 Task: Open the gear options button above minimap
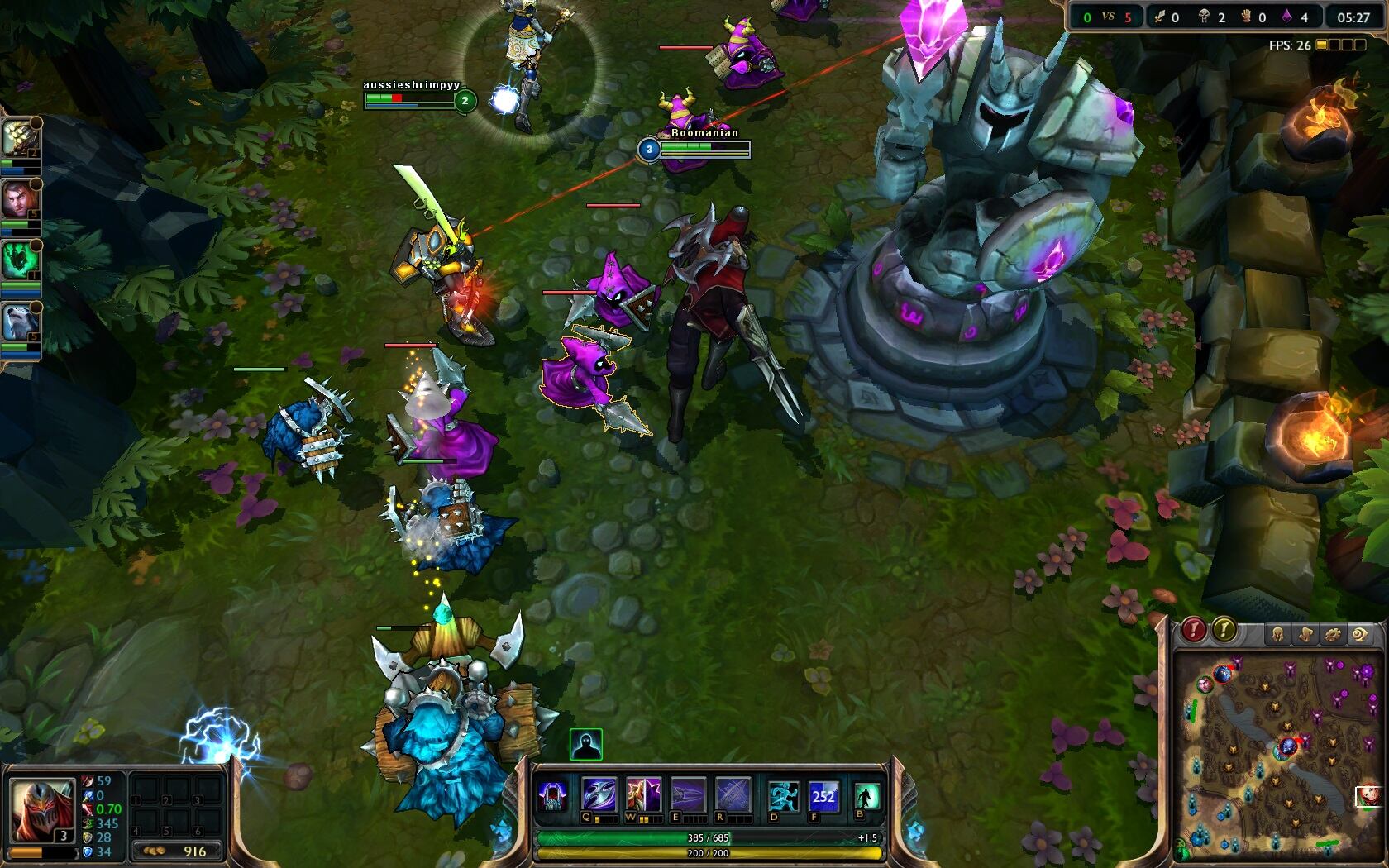coord(1333,635)
